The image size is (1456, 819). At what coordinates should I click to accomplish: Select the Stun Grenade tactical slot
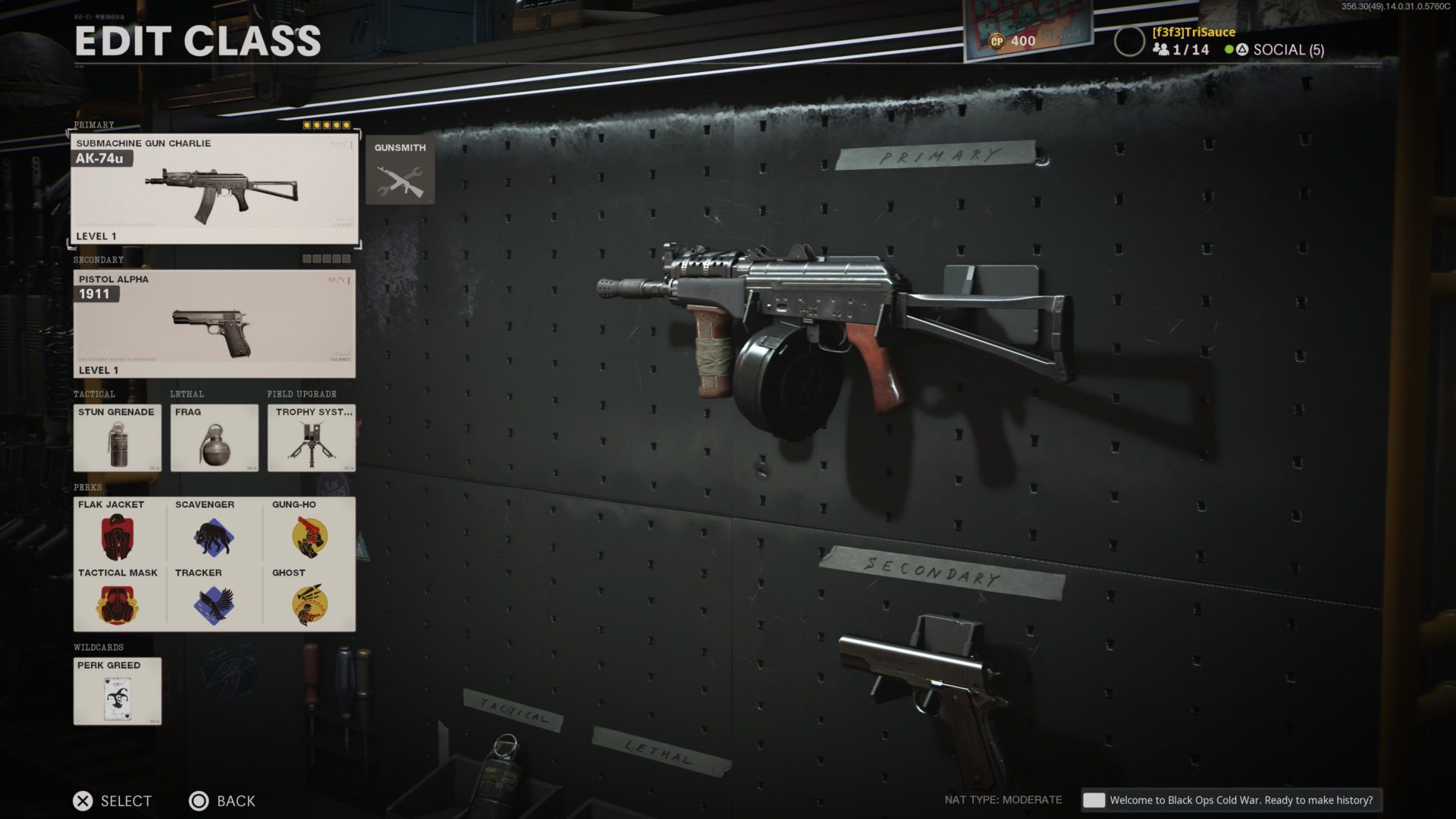coord(117,438)
